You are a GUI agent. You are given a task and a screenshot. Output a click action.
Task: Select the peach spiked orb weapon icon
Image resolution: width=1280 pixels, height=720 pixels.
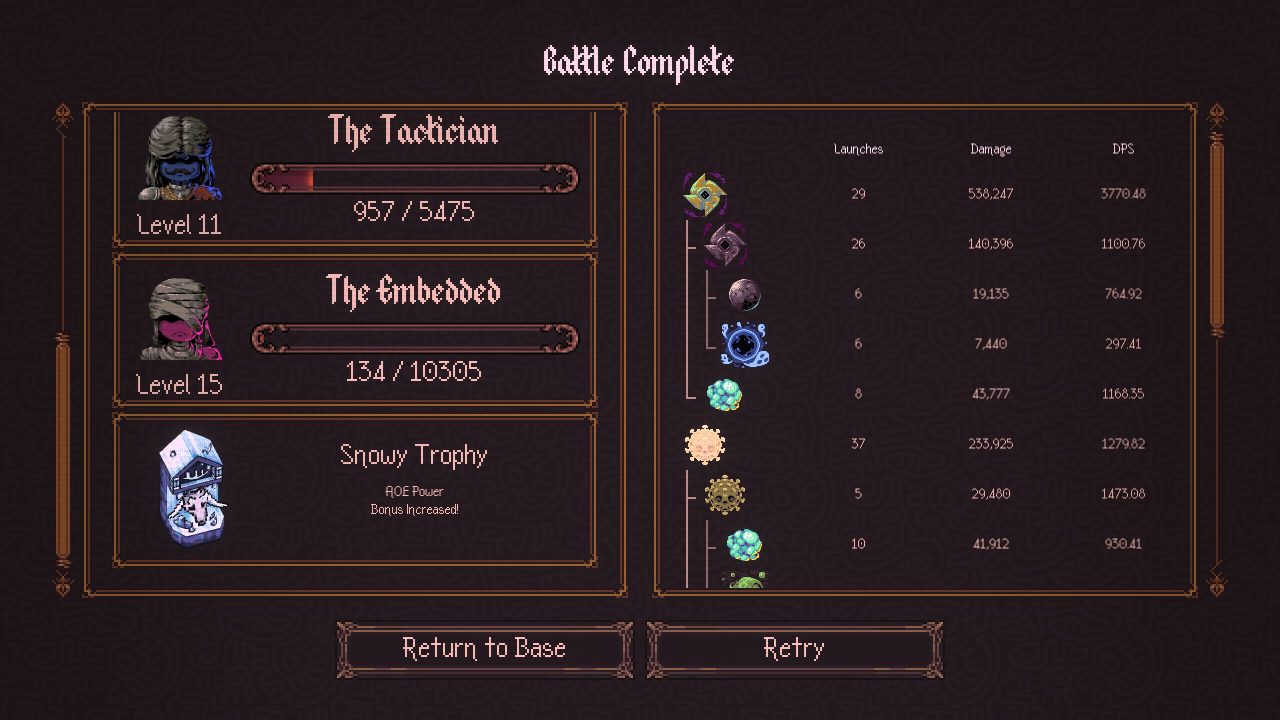[704, 444]
